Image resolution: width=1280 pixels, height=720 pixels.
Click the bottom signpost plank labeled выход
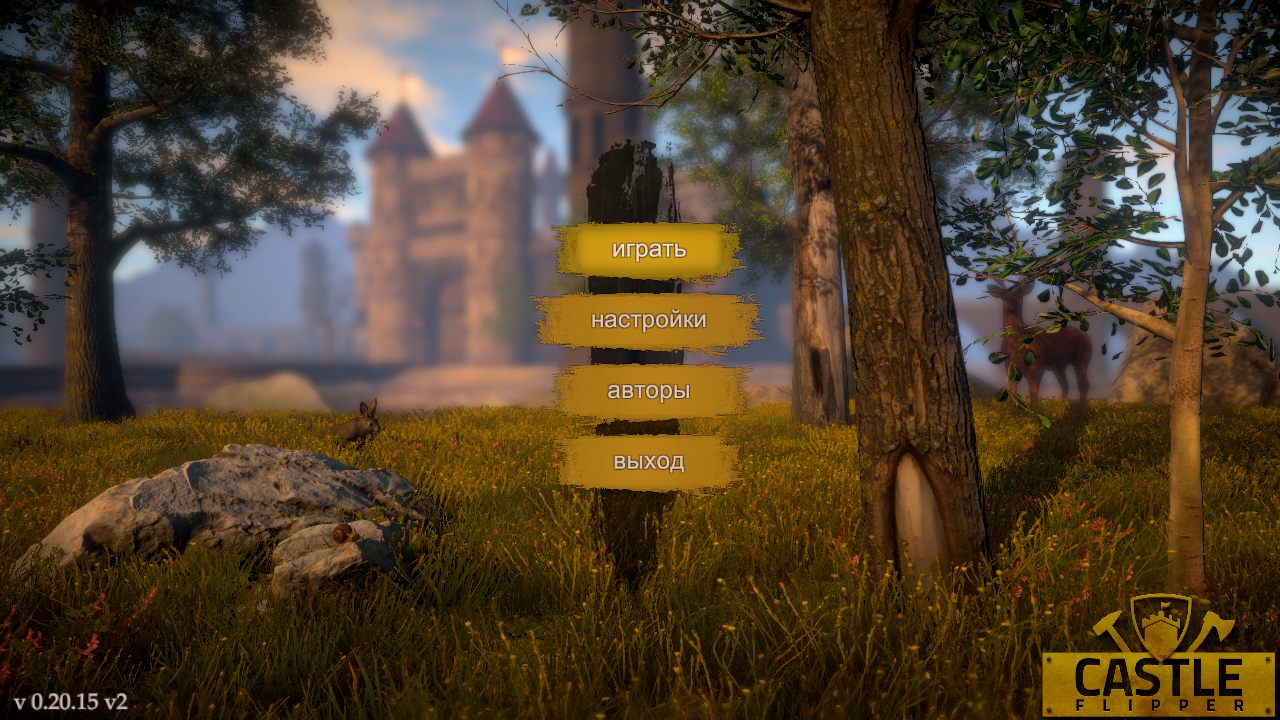[x=650, y=461]
